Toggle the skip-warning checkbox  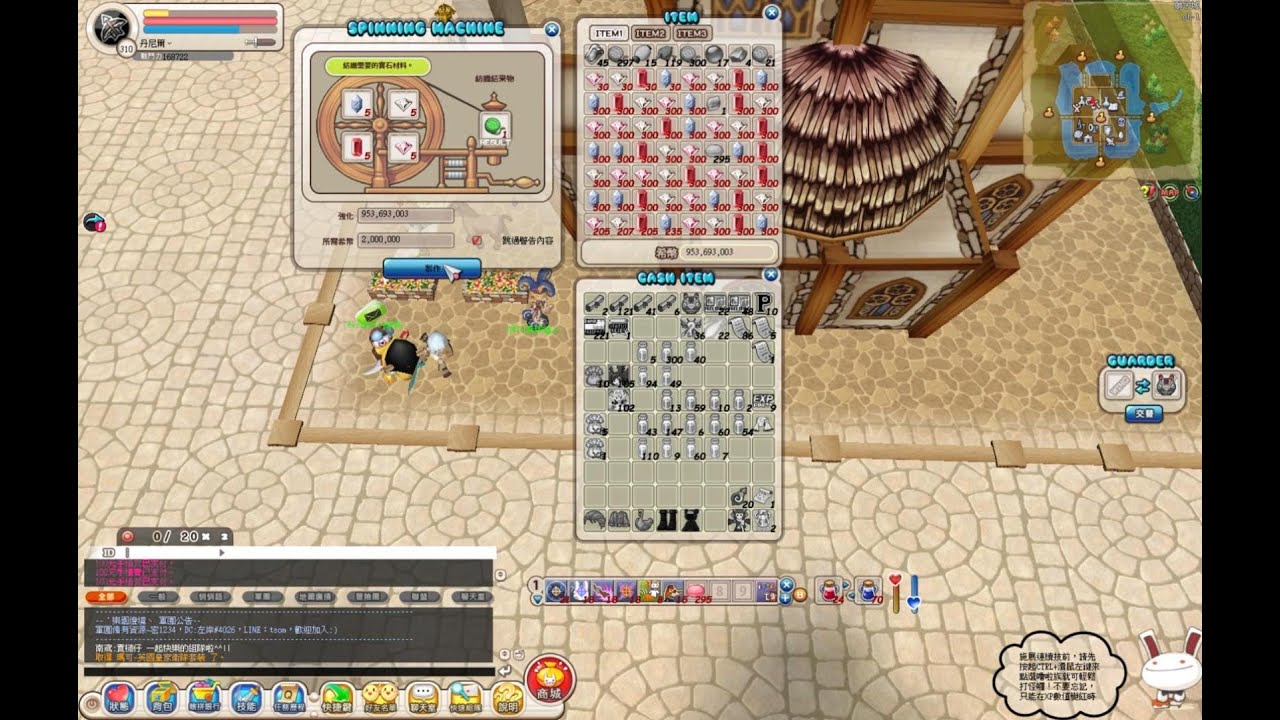click(x=476, y=241)
